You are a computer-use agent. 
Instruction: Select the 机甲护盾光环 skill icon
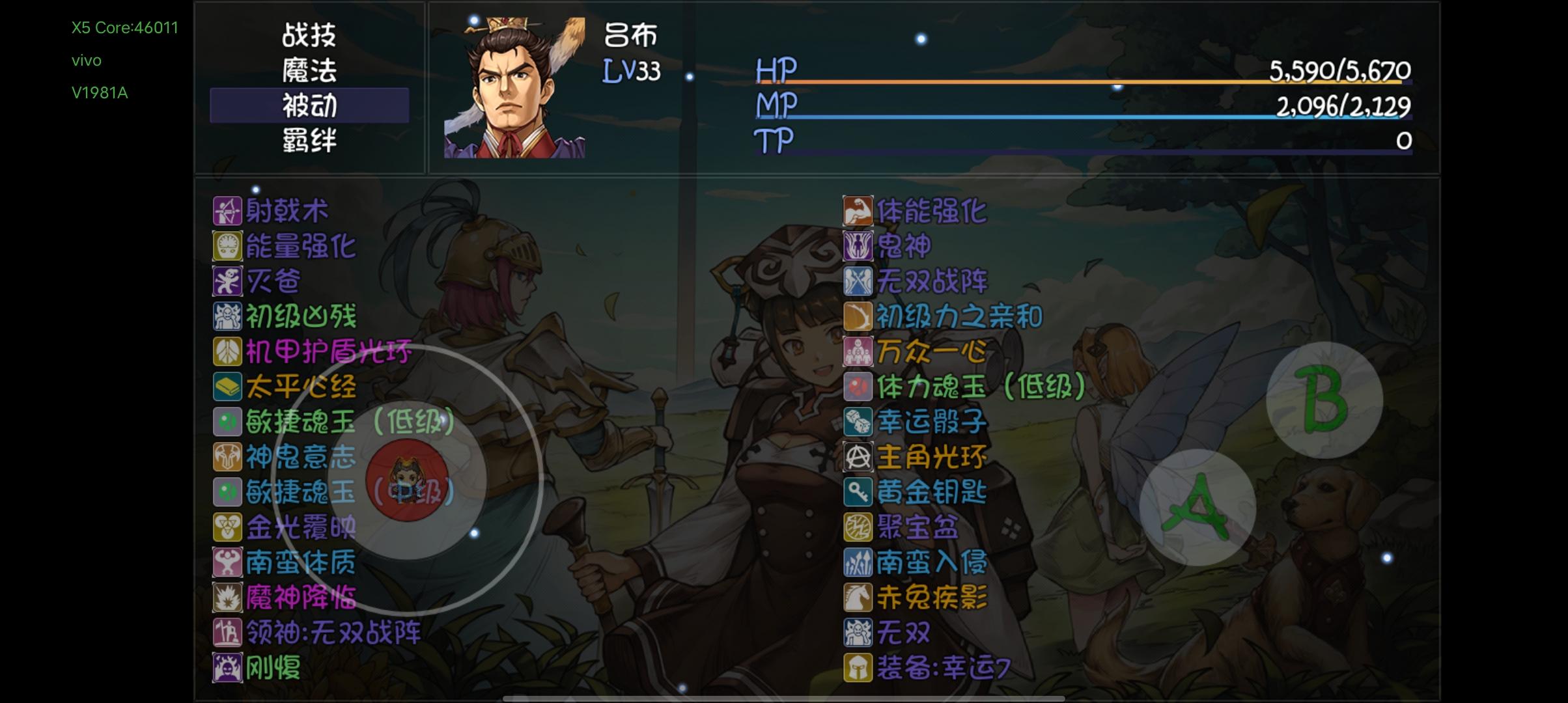click(227, 351)
